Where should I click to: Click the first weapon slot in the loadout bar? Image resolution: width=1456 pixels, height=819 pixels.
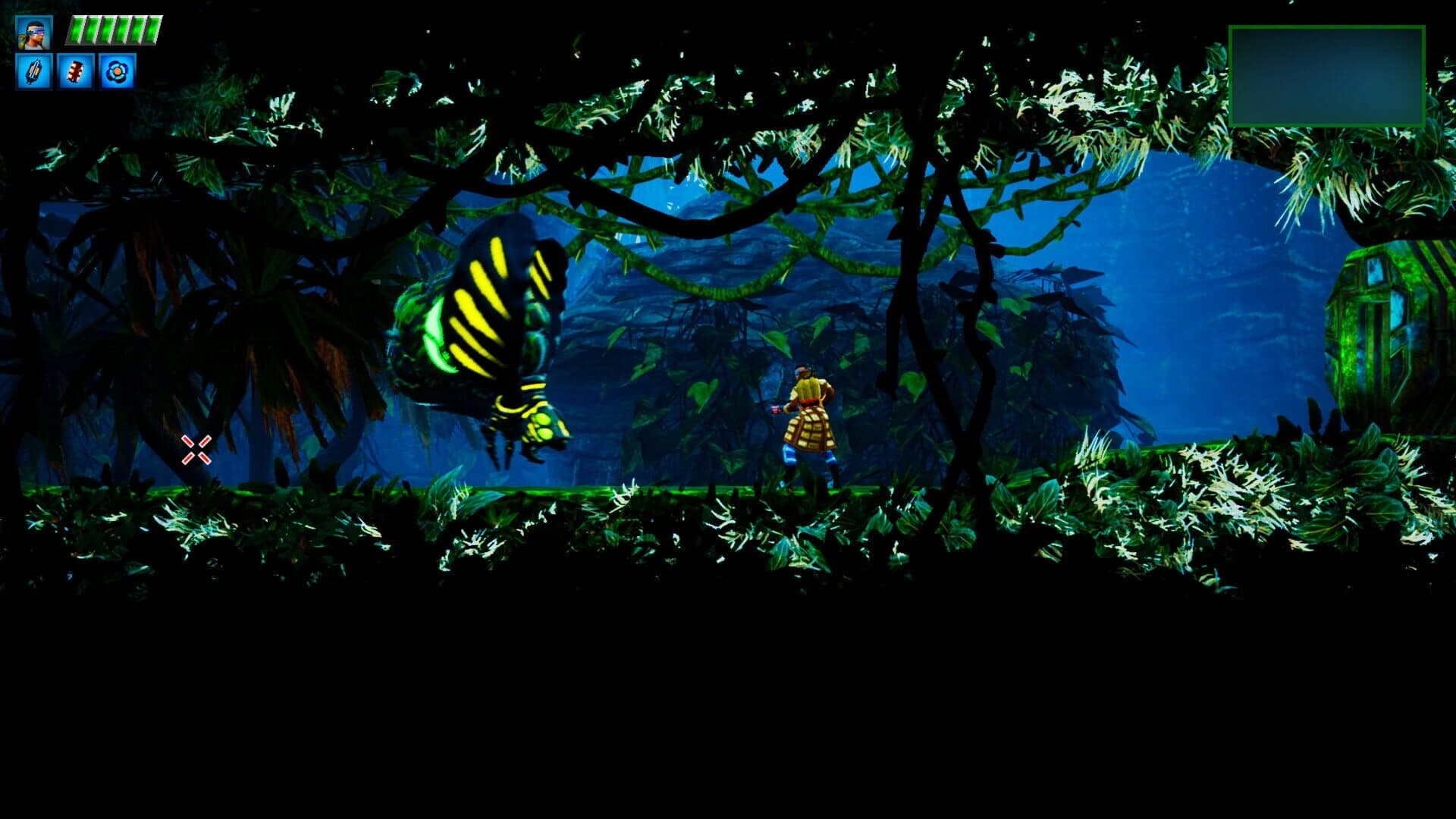[x=34, y=73]
